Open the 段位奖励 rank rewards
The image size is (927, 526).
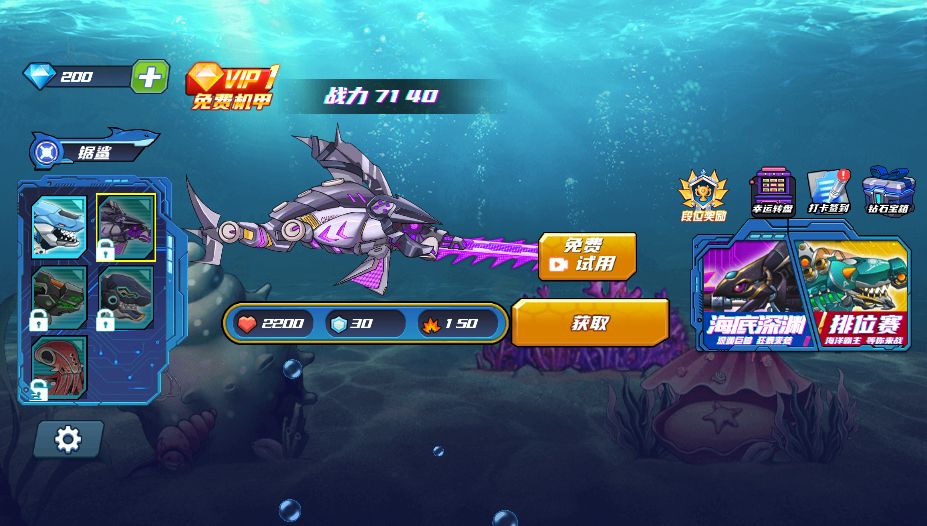(703, 194)
